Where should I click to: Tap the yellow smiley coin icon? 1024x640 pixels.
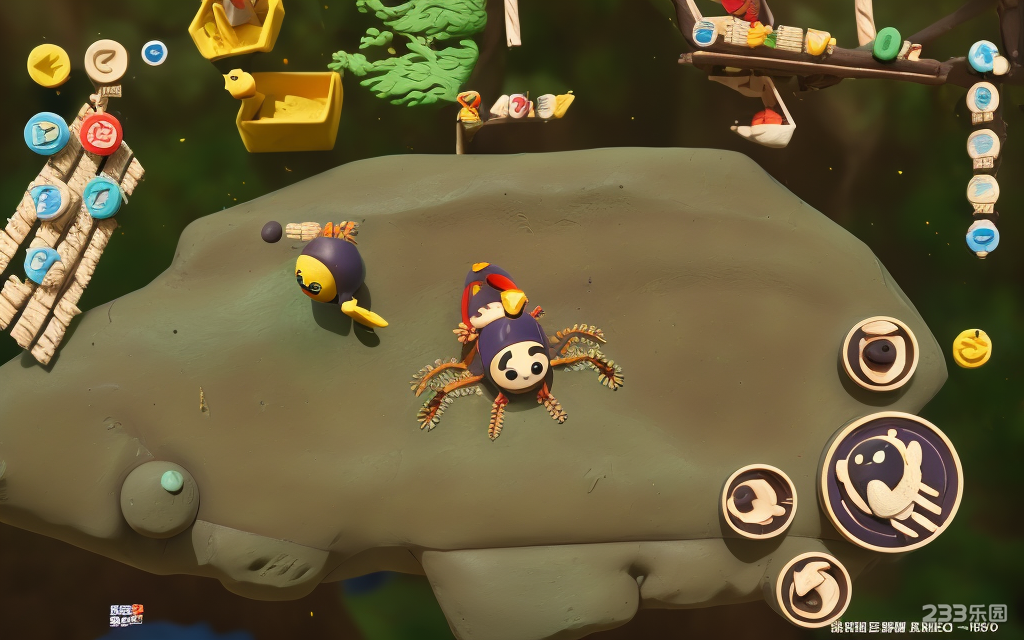pos(971,348)
